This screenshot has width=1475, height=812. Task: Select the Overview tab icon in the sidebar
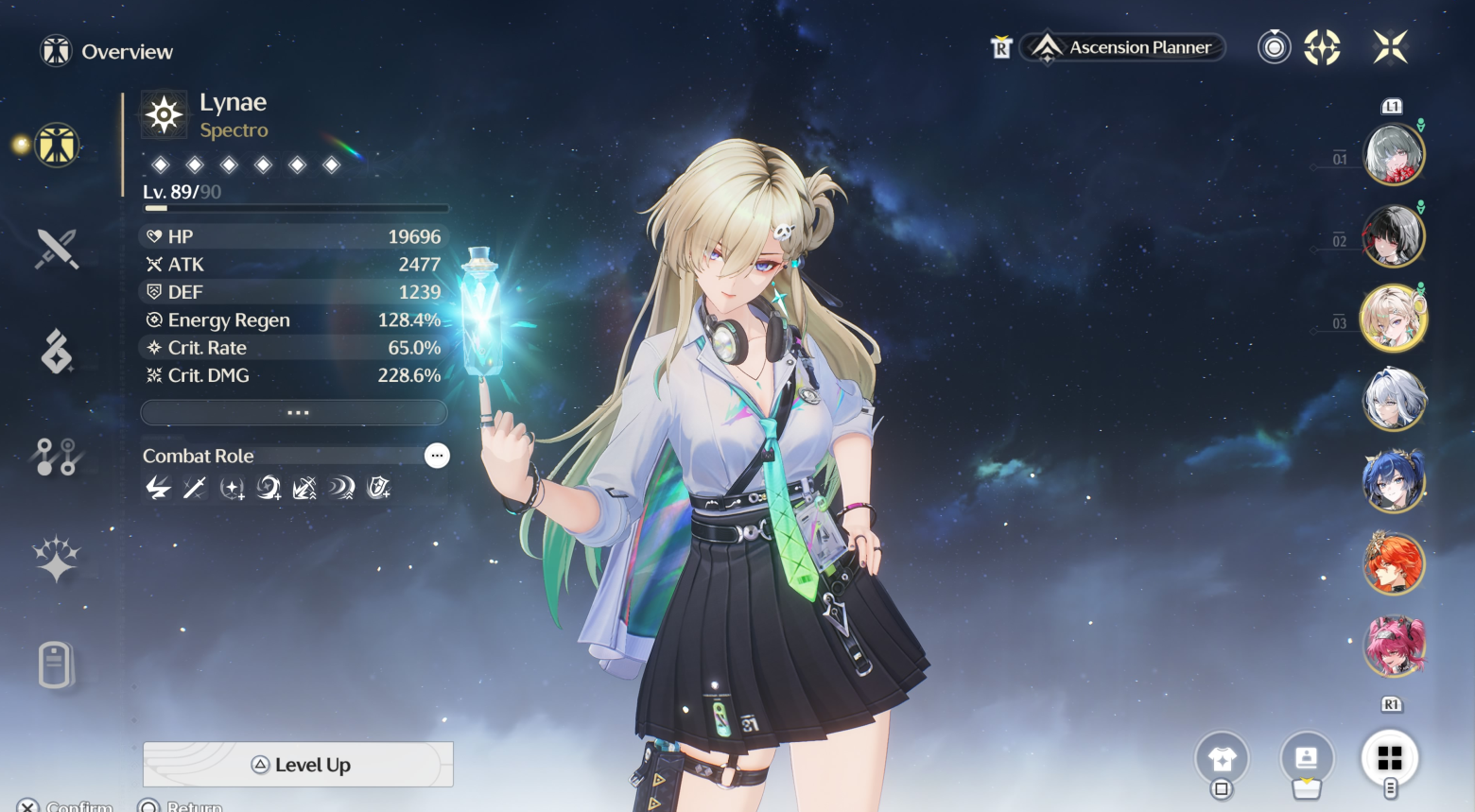point(57,146)
